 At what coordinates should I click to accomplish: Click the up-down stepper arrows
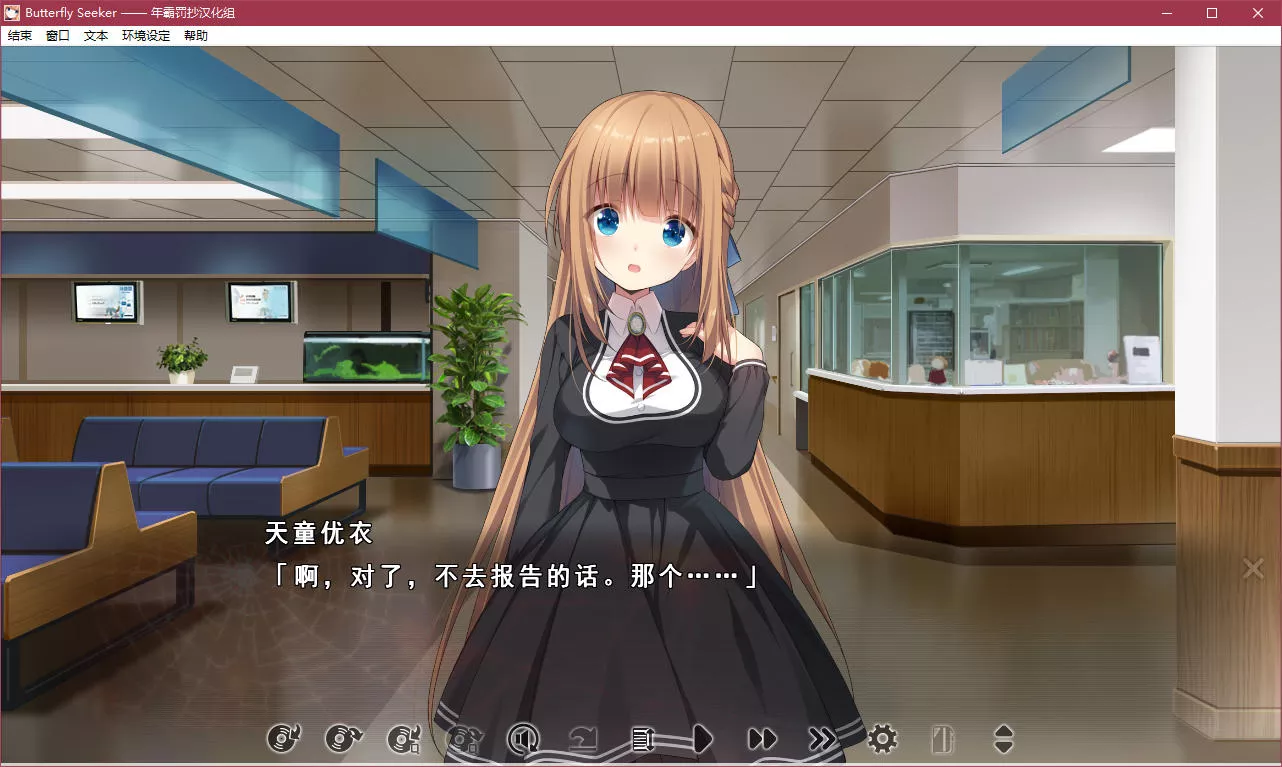1002,740
